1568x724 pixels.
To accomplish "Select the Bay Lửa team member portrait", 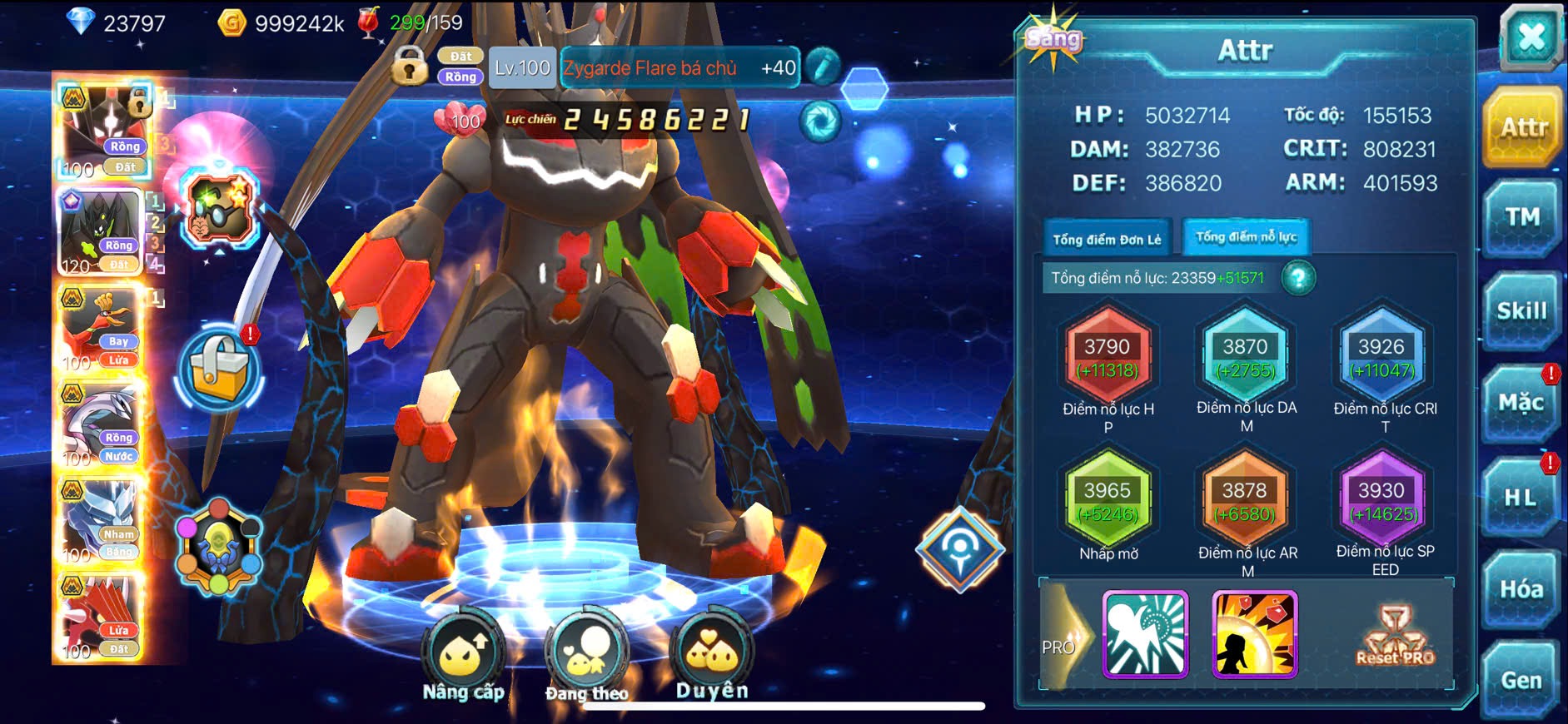I will pos(101,329).
